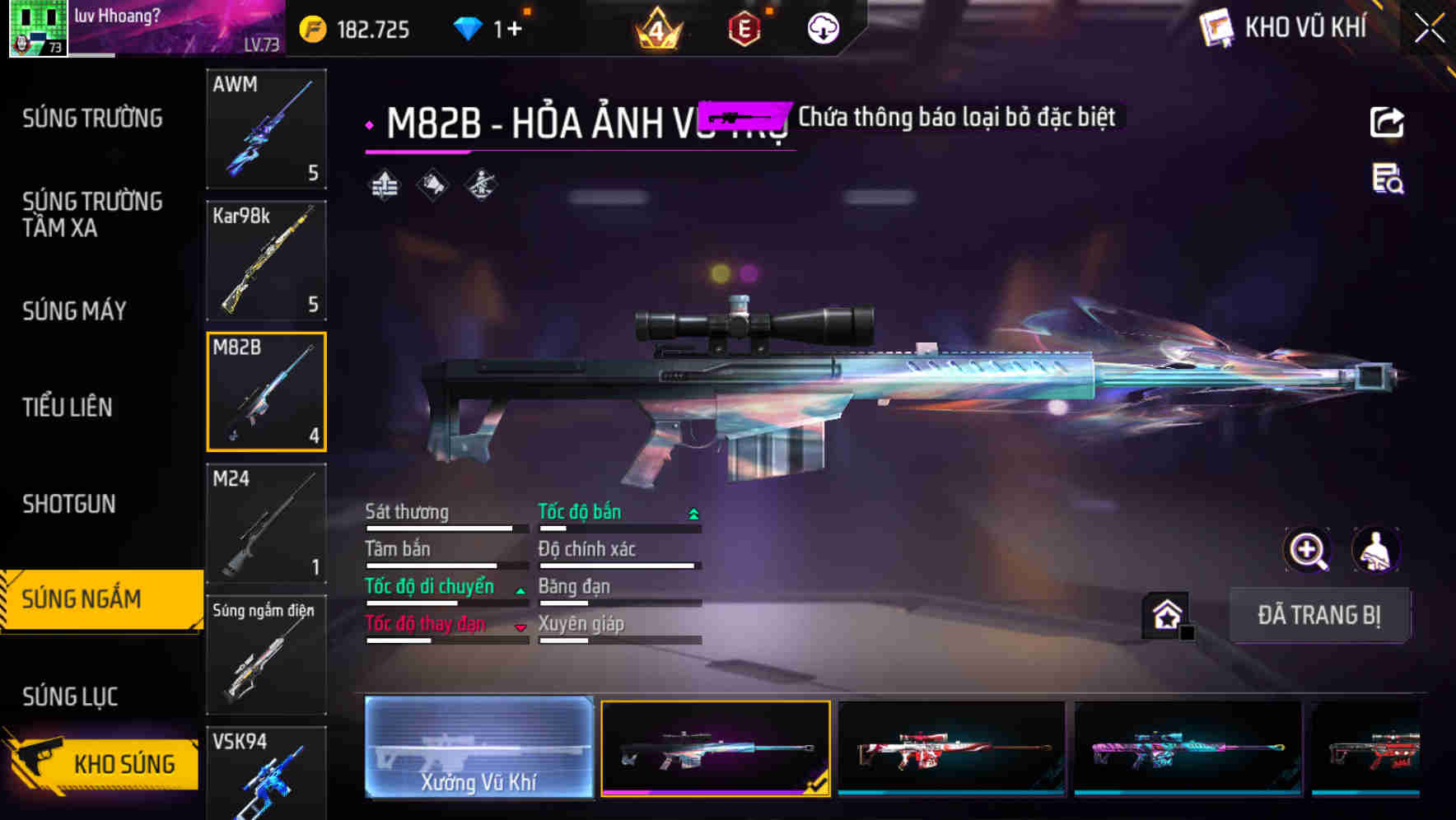Viewport: 1456px width, 820px height.
Task: Click the magnifier zoom preview icon
Action: click(x=1306, y=550)
